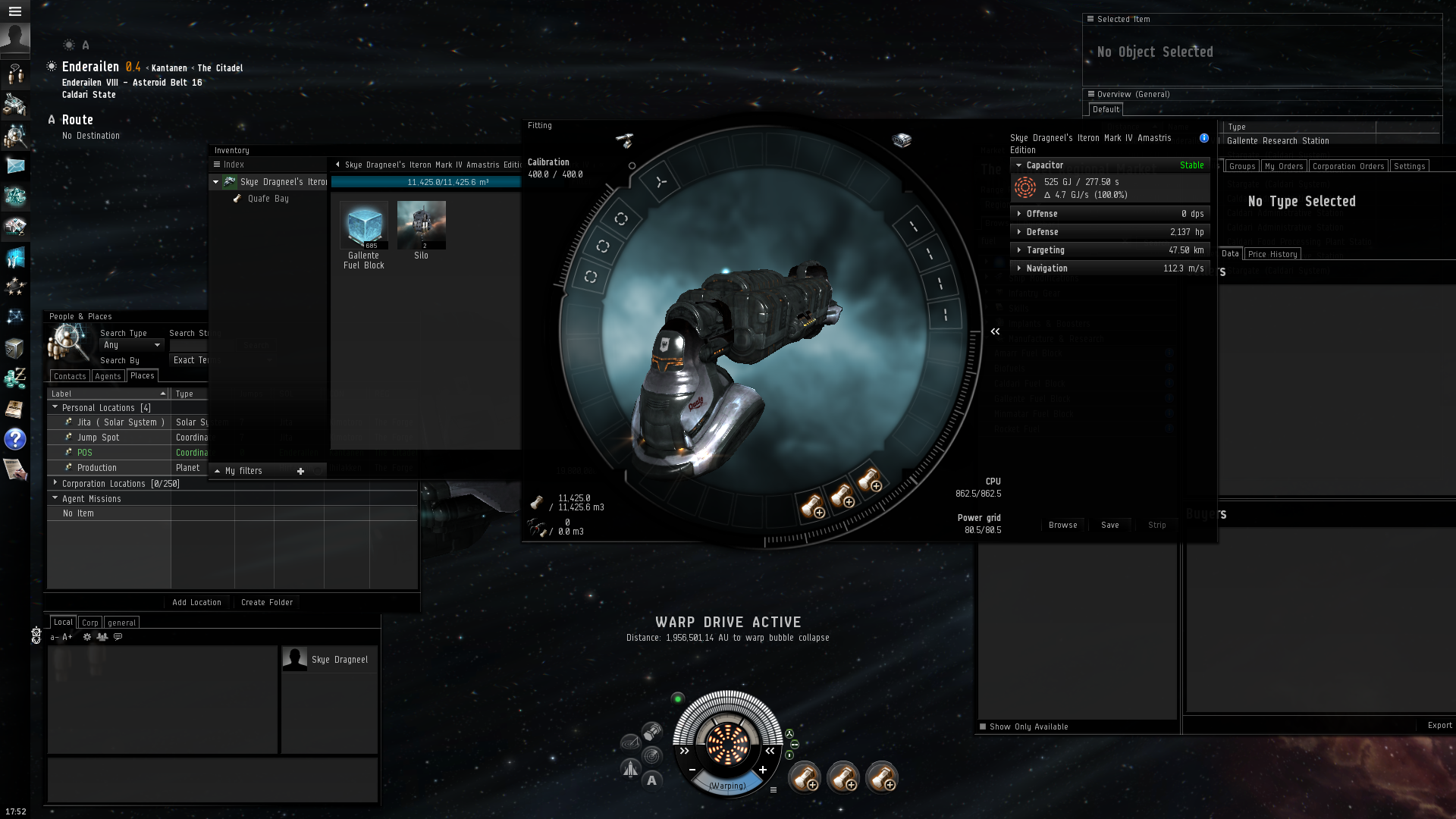Open the Search Type dropdown
Image resolution: width=1456 pixels, height=819 pixels.
[x=132, y=345]
